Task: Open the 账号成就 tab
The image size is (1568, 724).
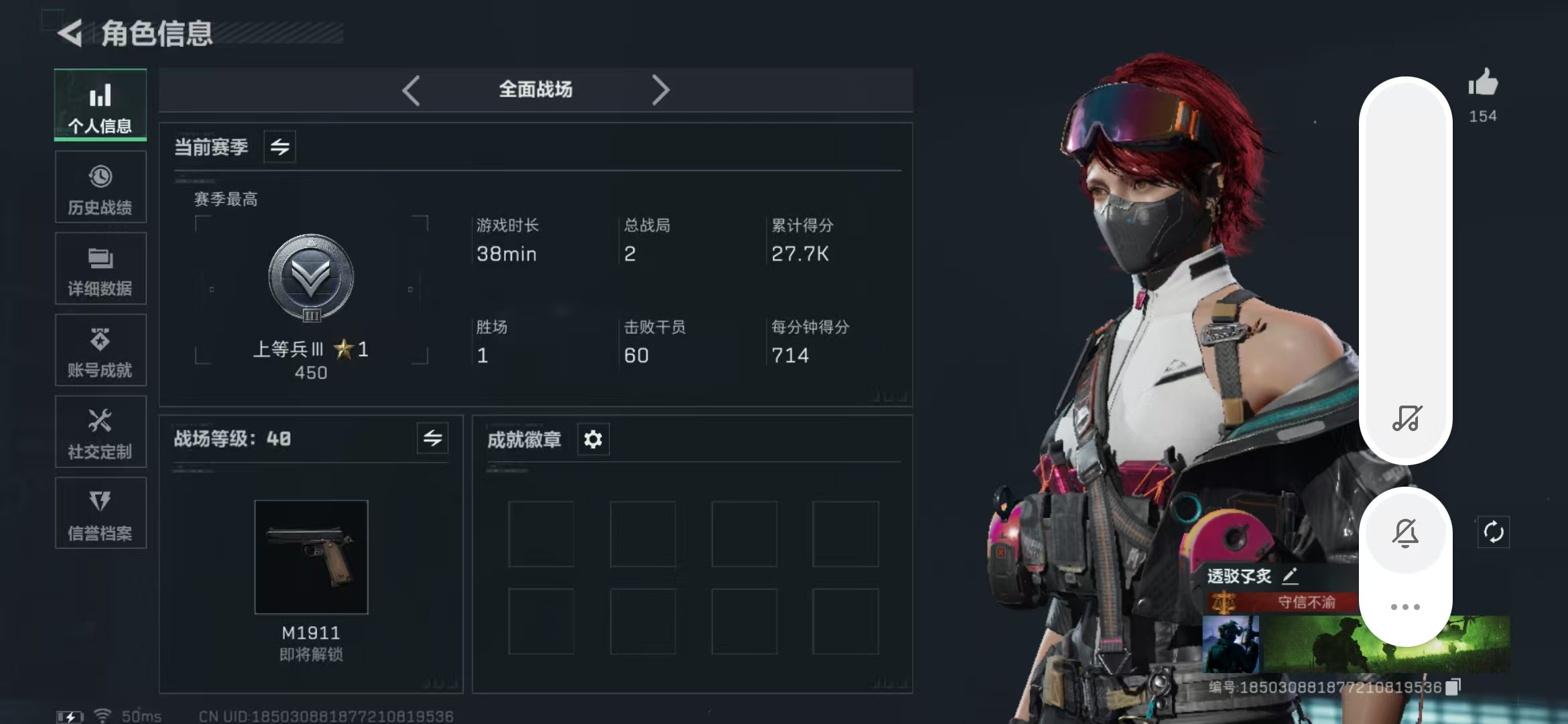Action: (101, 351)
